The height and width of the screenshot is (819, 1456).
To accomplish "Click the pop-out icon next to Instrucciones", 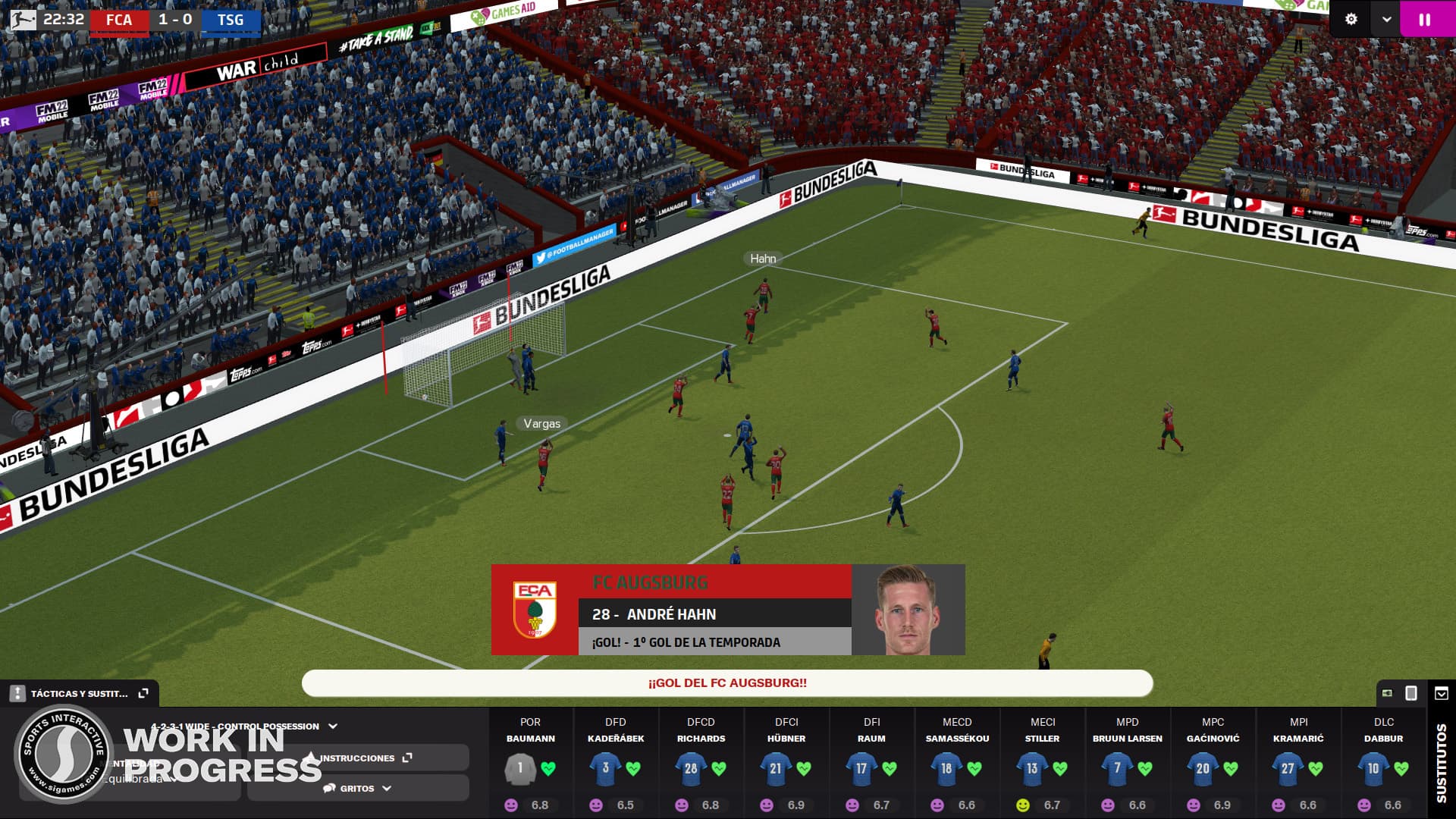I will [x=408, y=757].
